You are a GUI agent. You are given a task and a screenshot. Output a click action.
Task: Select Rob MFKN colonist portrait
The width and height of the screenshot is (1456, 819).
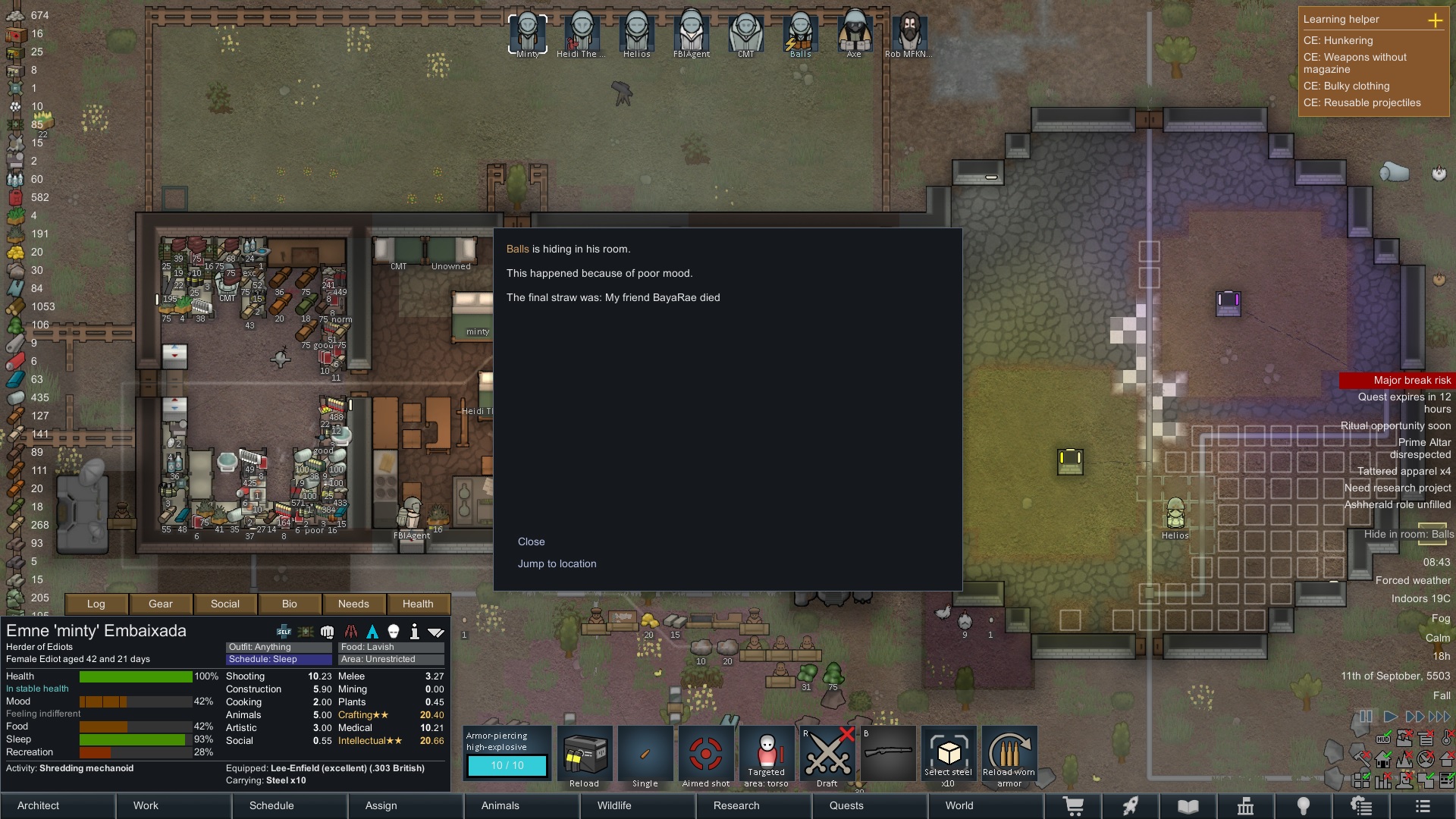coord(908,32)
